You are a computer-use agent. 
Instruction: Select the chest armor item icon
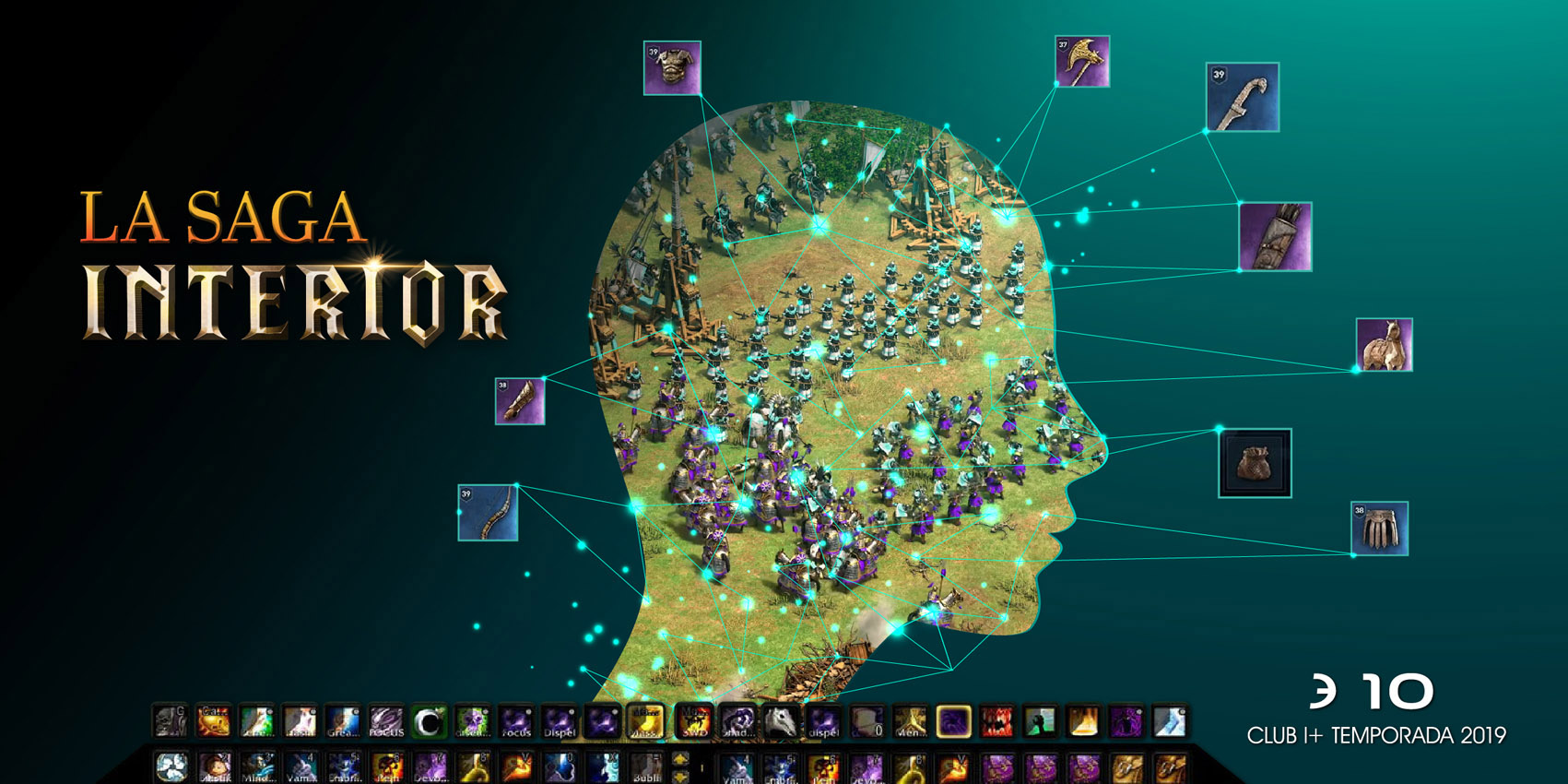672,67
